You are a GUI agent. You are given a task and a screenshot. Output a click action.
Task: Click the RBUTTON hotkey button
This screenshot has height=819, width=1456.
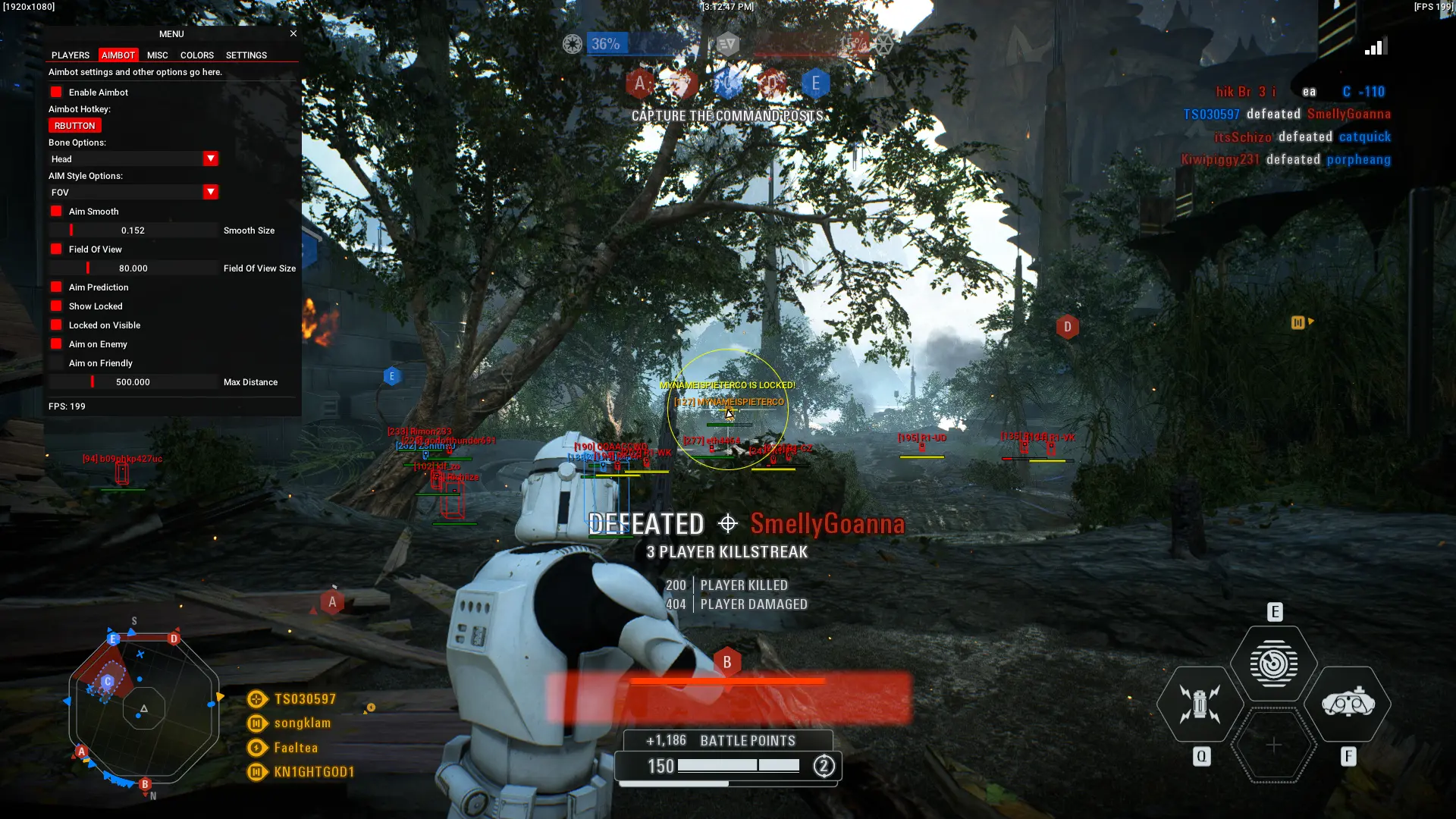74,125
